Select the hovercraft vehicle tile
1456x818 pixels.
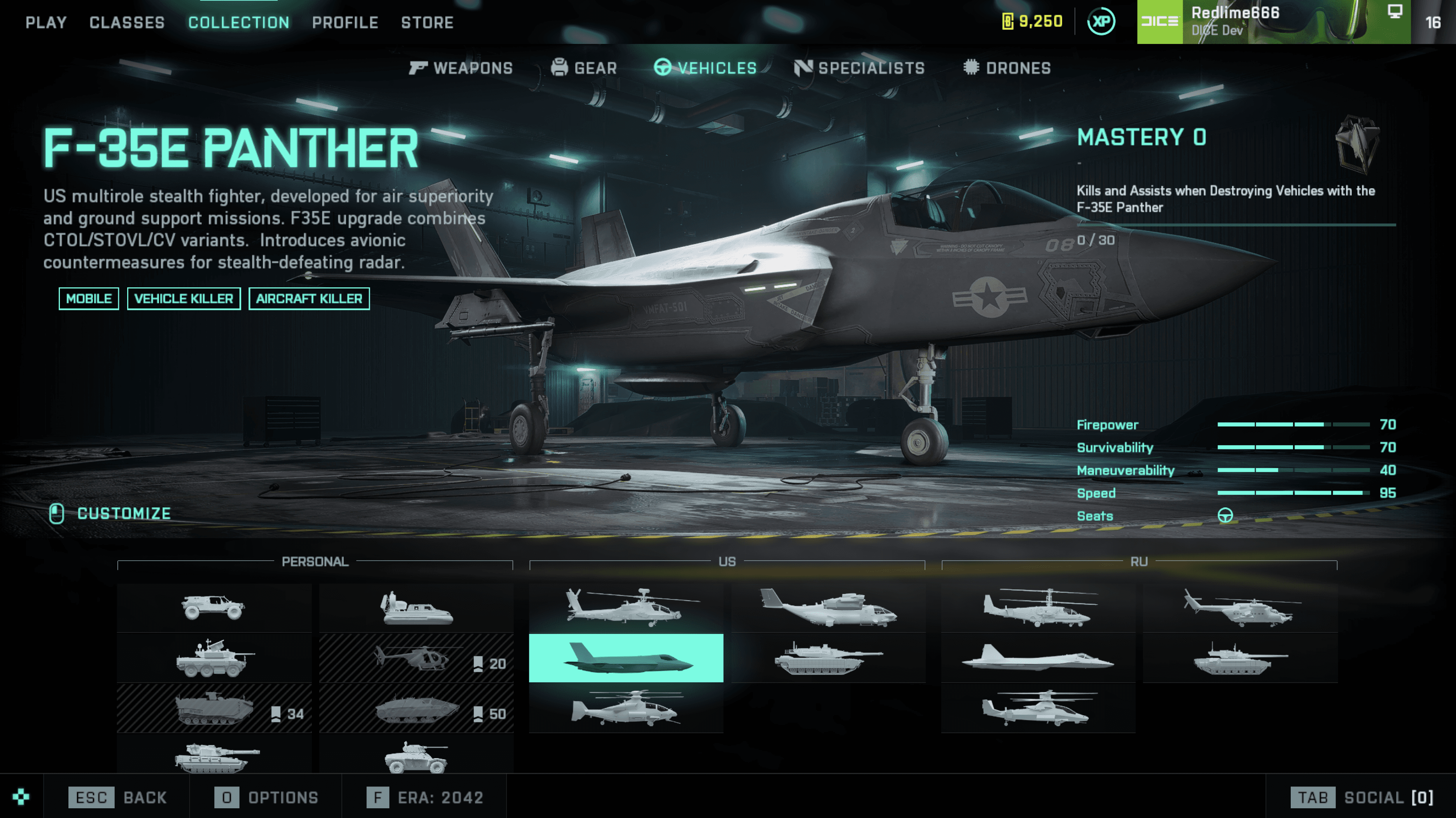click(416, 608)
